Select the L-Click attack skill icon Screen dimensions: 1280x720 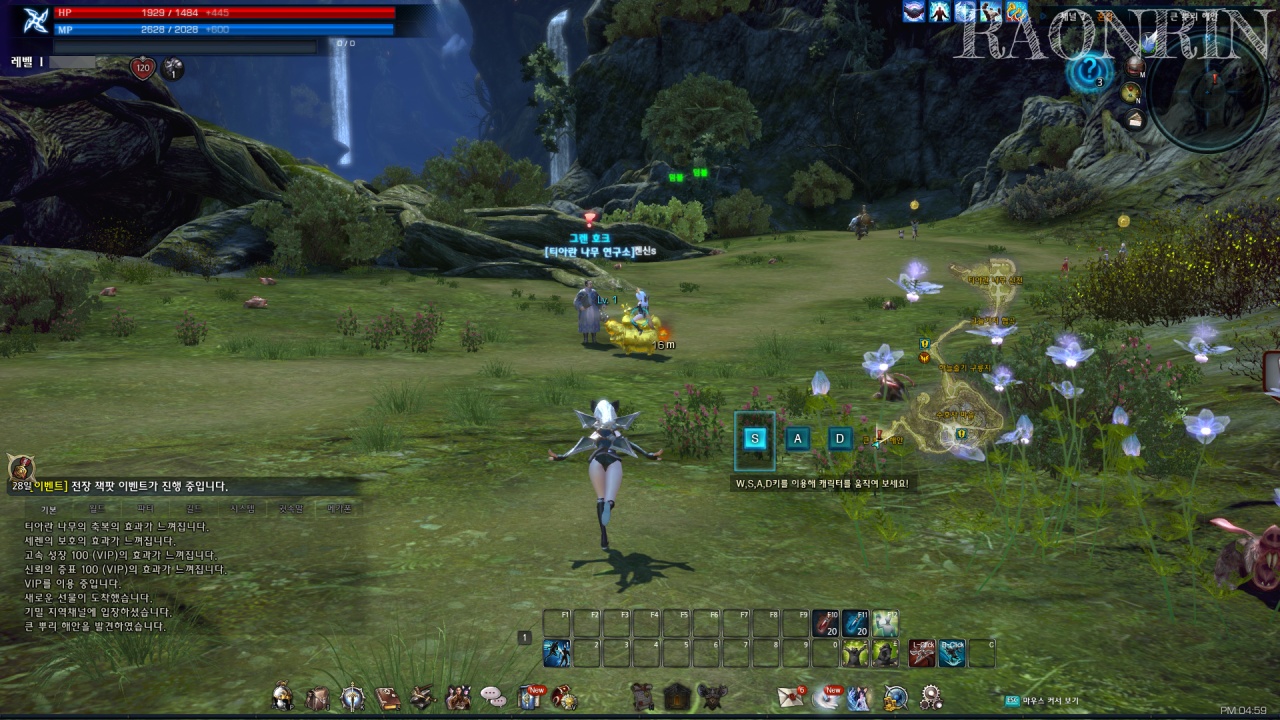(x=922, y=654)
